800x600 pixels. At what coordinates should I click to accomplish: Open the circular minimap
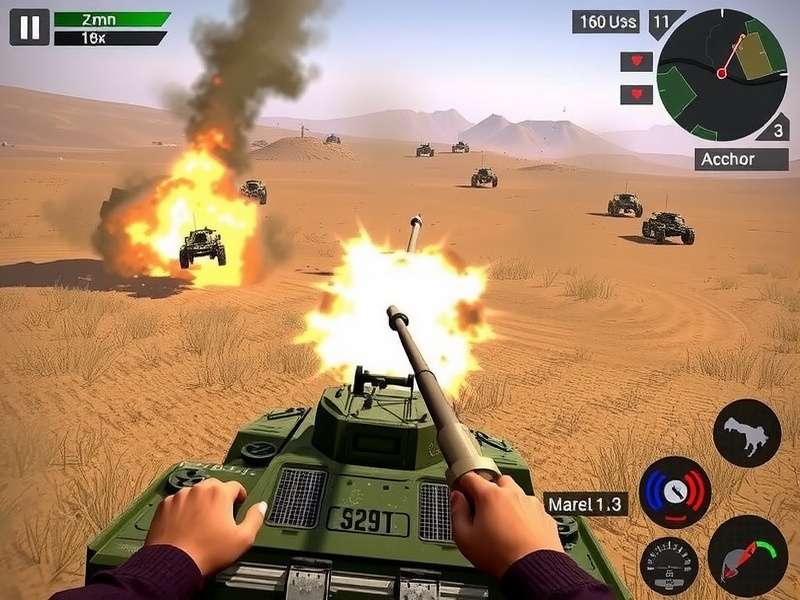pos(722,74)
